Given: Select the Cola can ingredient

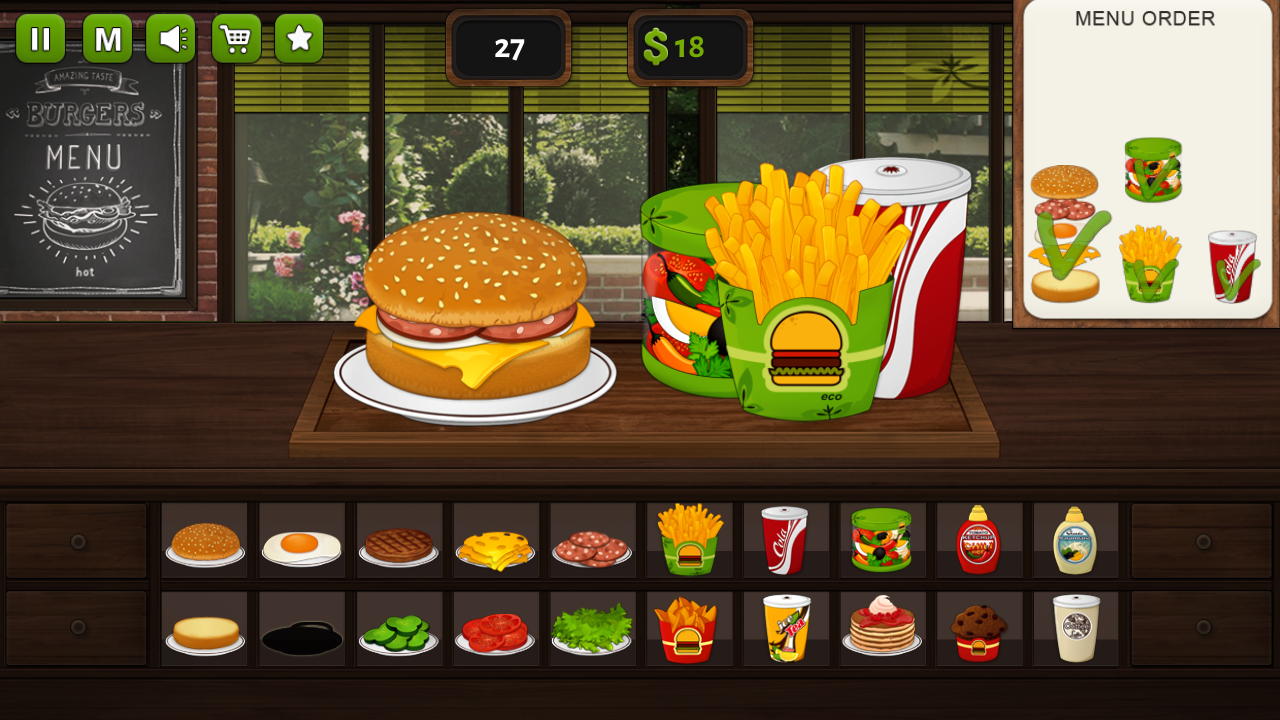Looking at the screenshot, I should click(785, 540).
